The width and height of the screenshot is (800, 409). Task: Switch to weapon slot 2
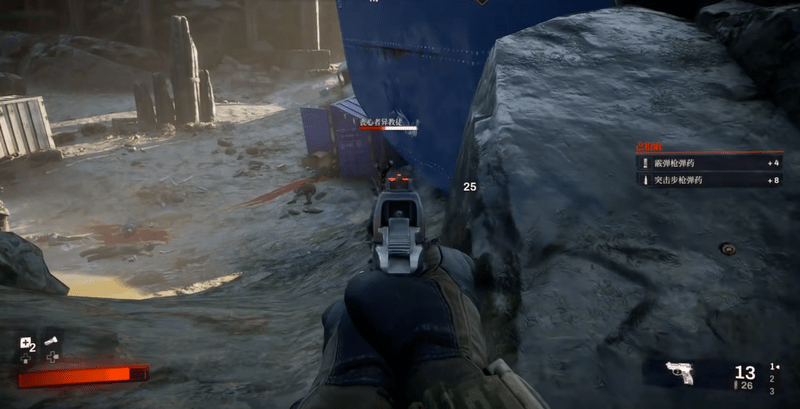tap(771, 379)
